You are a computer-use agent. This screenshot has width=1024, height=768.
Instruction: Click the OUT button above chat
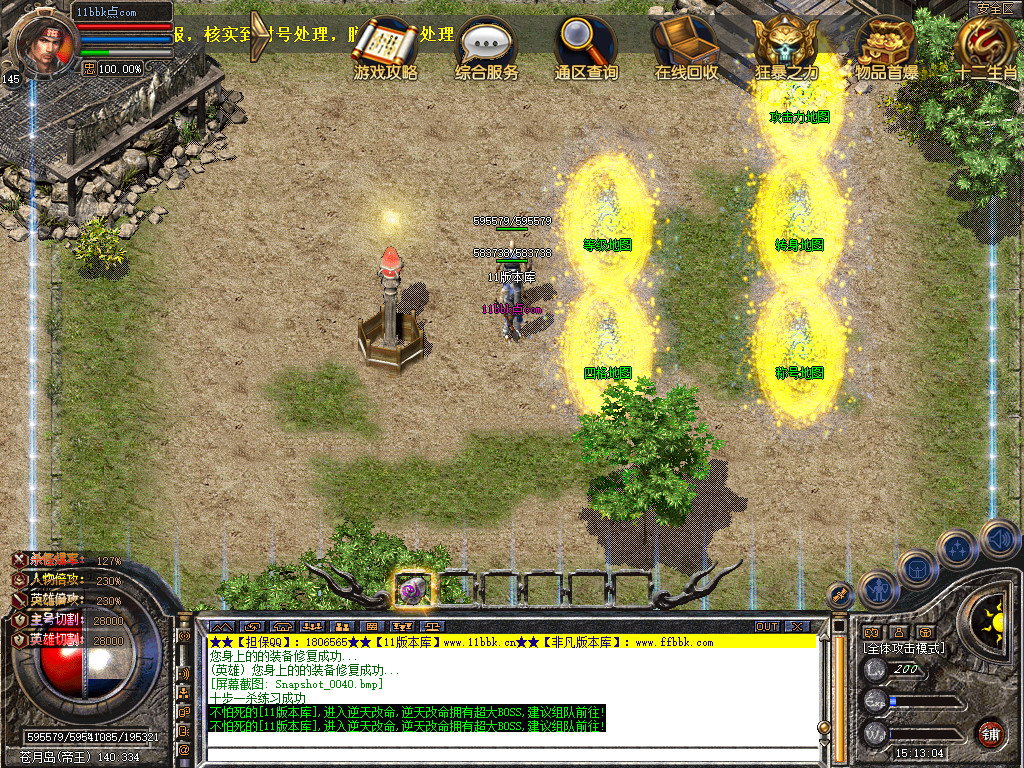tap(767, 626)
